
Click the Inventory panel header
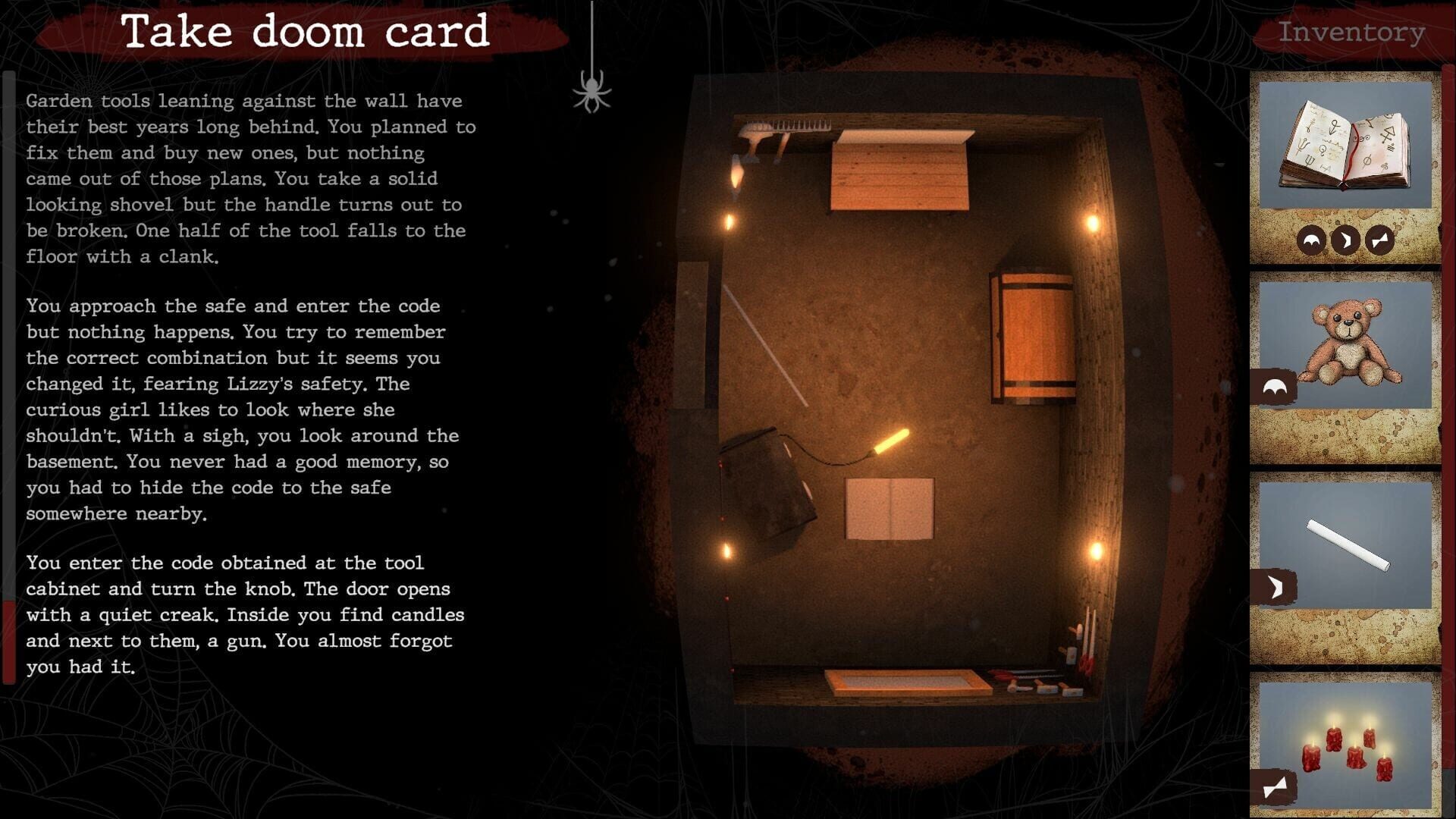1351,32
